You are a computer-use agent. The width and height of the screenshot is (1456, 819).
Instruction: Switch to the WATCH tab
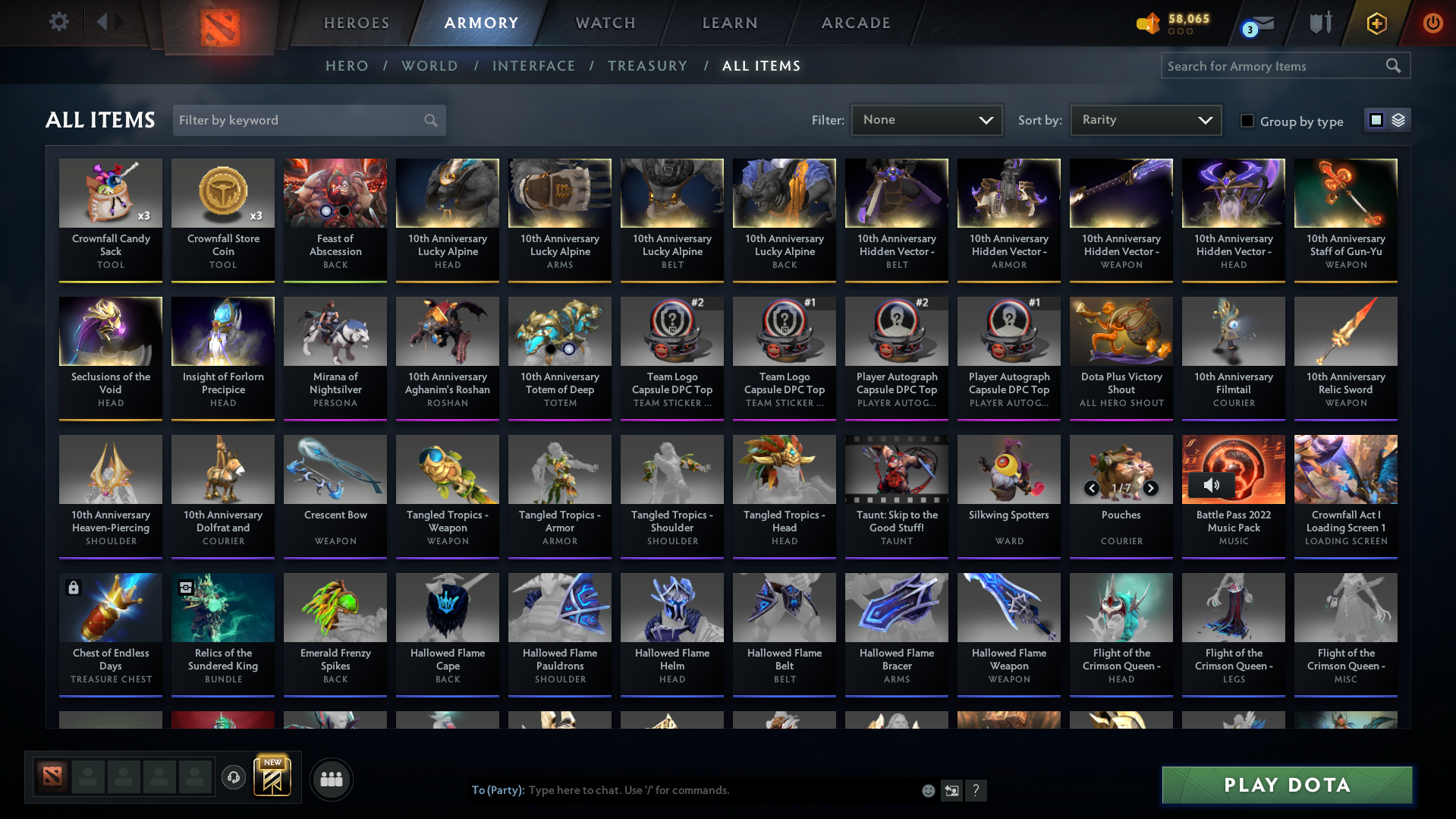[604, 23]
